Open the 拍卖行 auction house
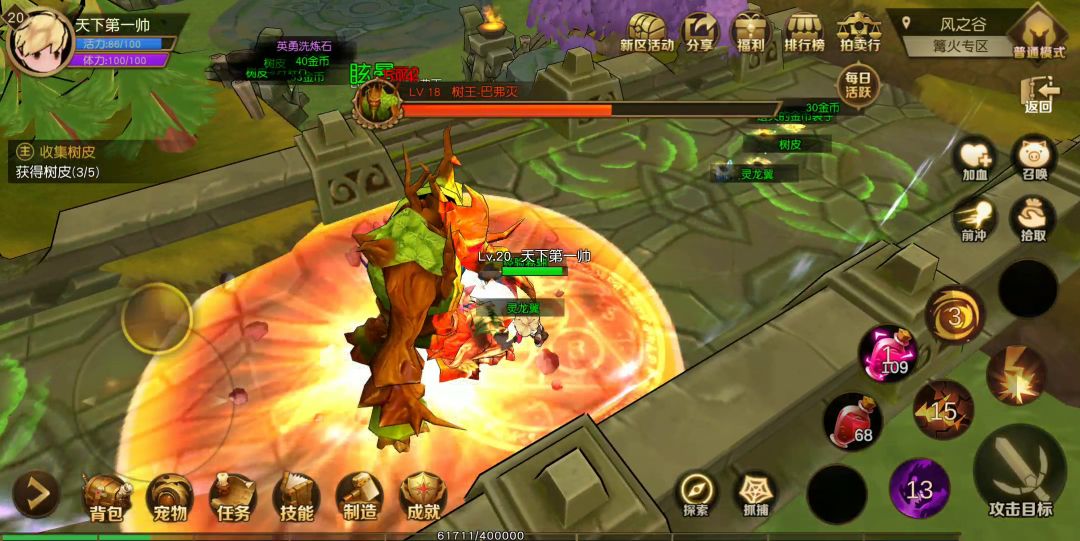The width and height of the screenshot is (1080, 541). (x=859, y=32)
